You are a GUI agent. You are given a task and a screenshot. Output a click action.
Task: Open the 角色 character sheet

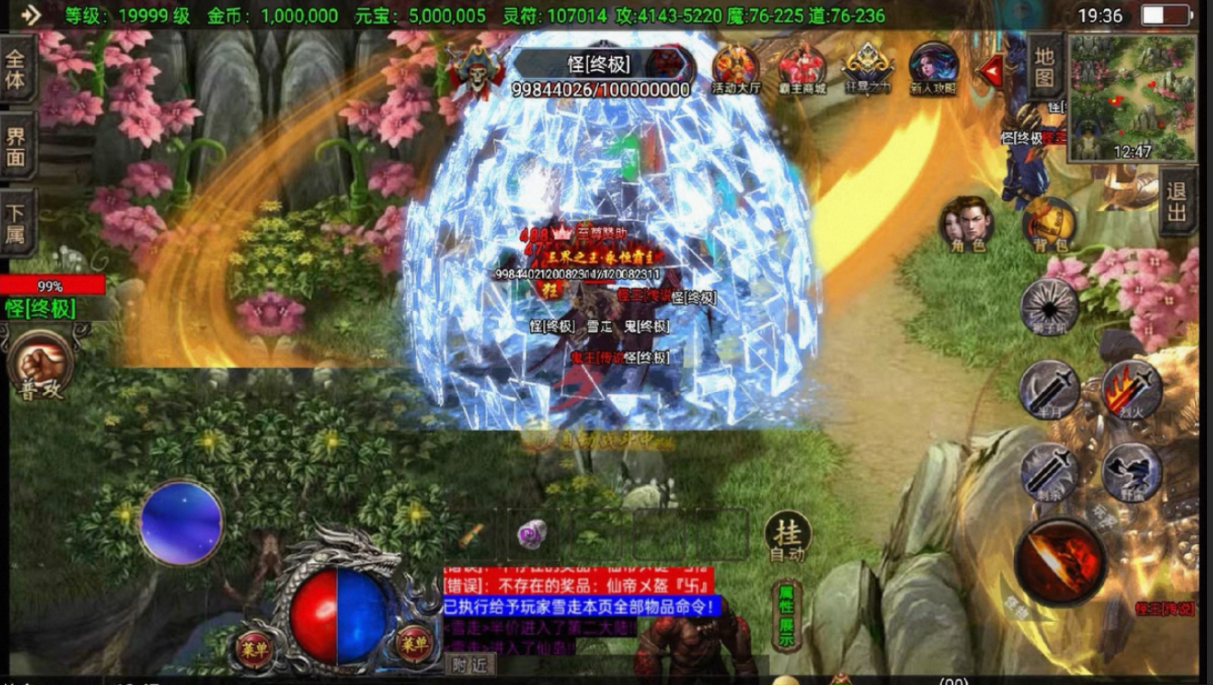966,225
